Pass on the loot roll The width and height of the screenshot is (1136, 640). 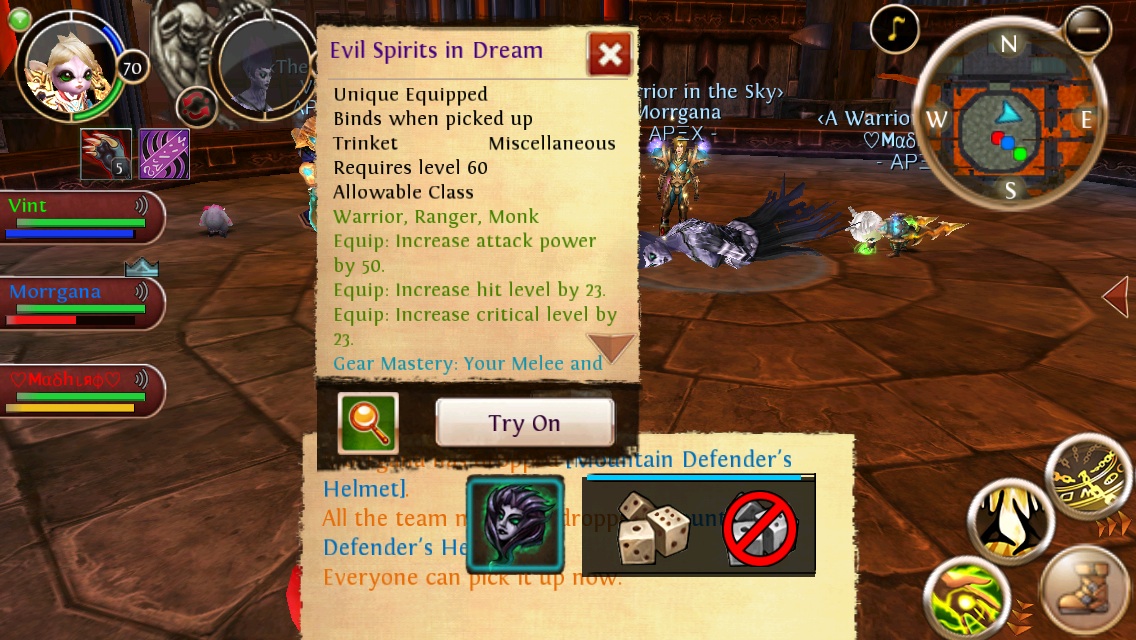760,529
